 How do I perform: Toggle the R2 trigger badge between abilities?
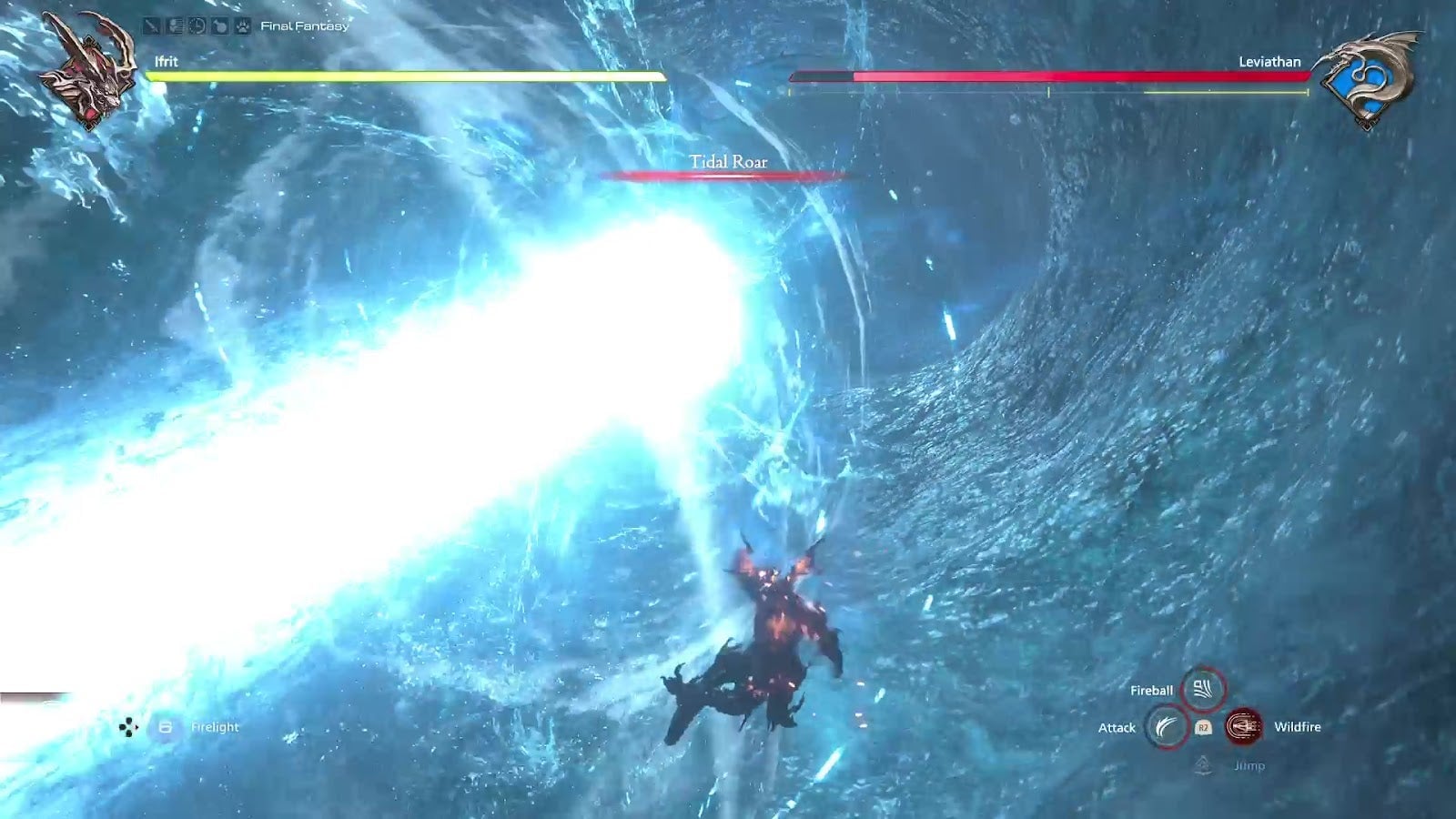[1202, 727]
